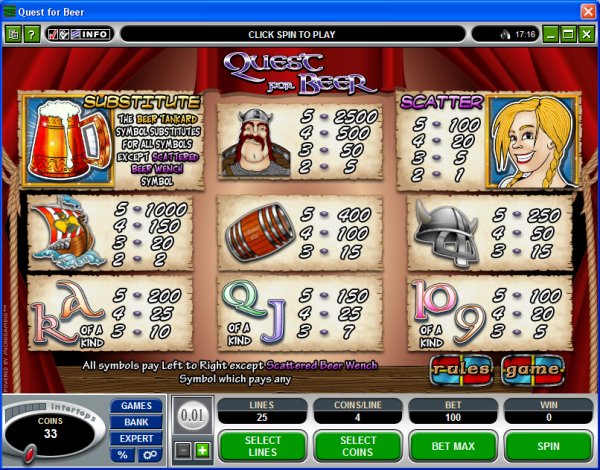The image size is (600, 470).
Task: Close the game with the green X
Action: [x=585, y=34]
